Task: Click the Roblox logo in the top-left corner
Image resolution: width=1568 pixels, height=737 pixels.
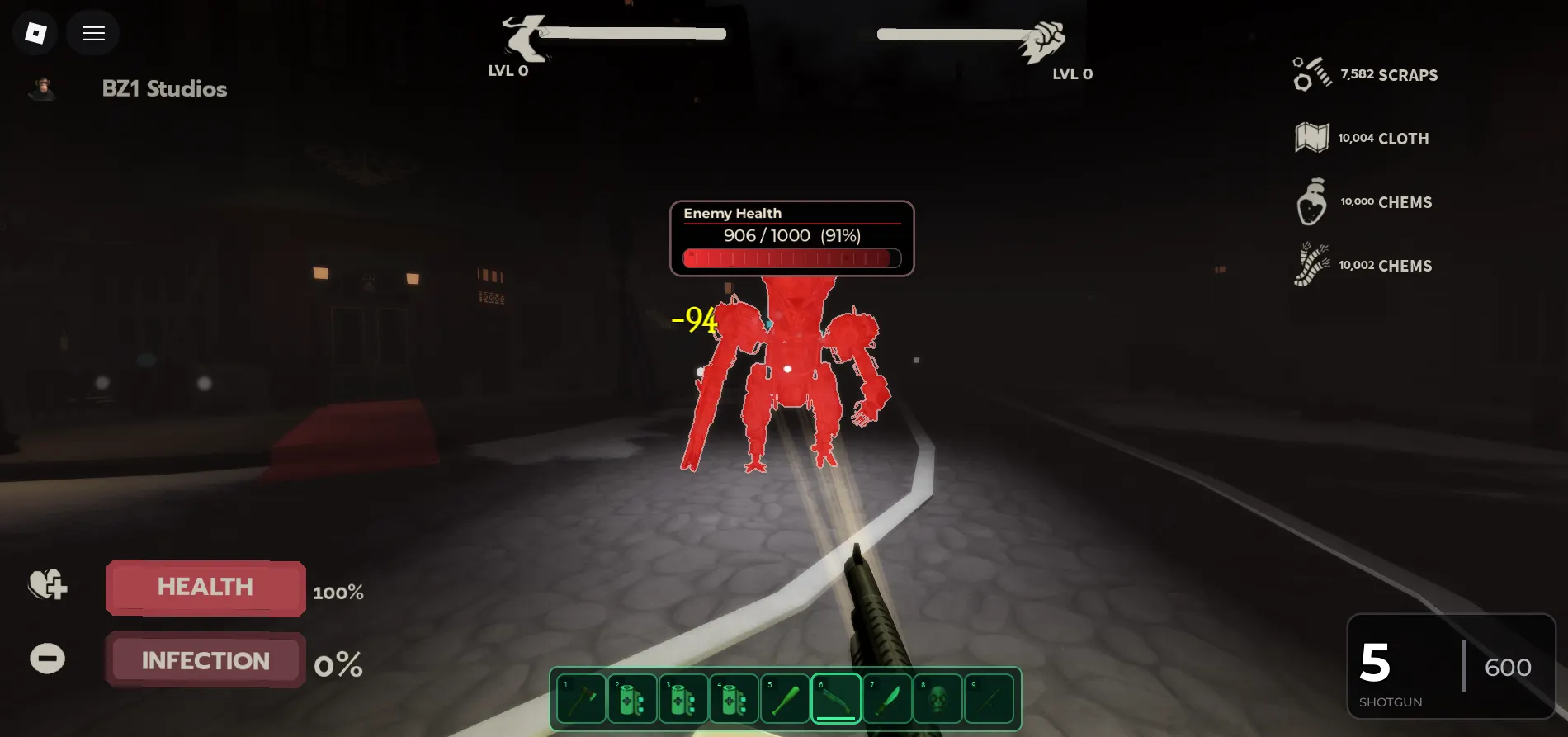Action: pyautogui.click(x=34, y=32)
